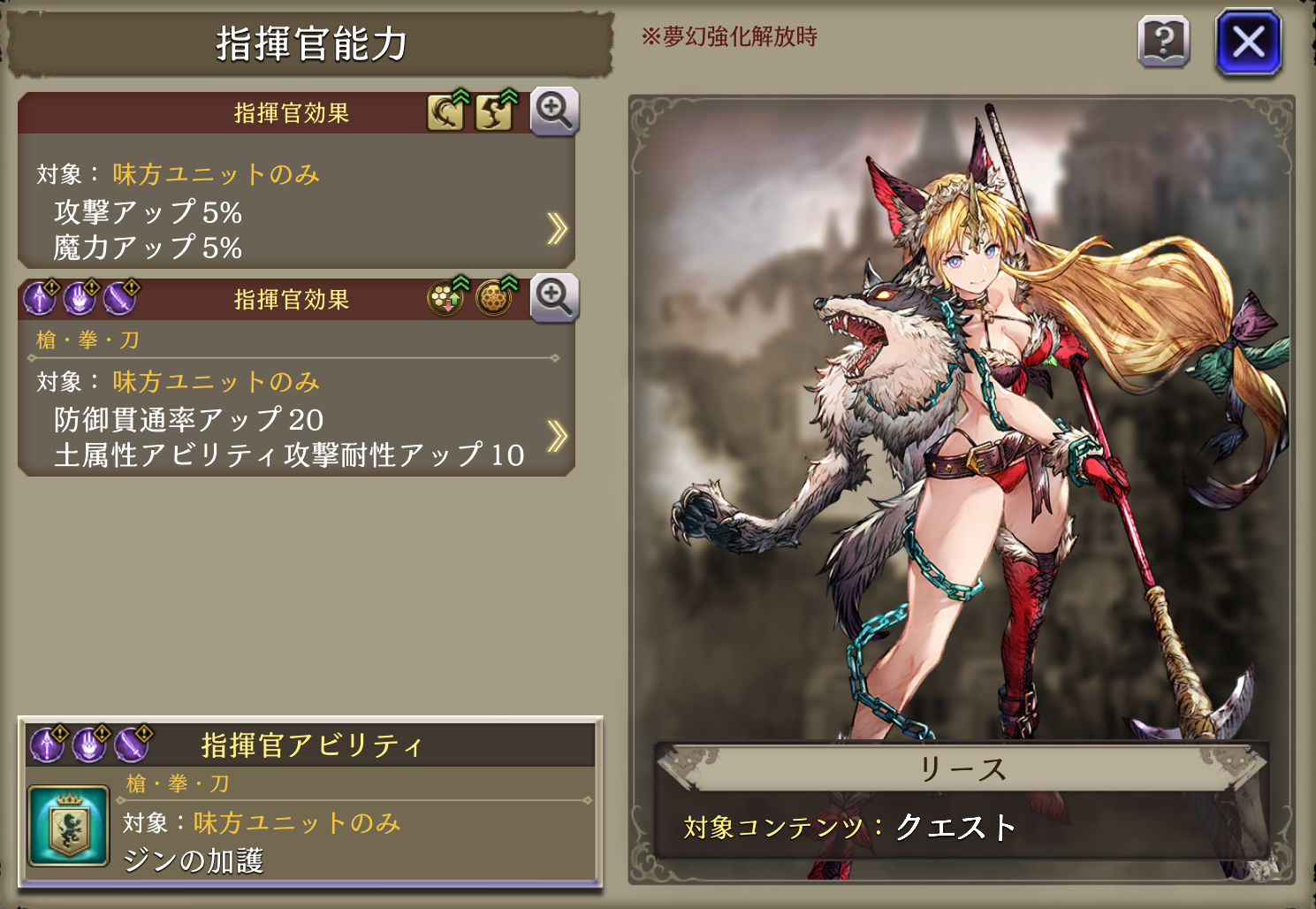Magnify the first commander effect details
The height and width of the screenshot is (909, 1316).
(554, 111)
